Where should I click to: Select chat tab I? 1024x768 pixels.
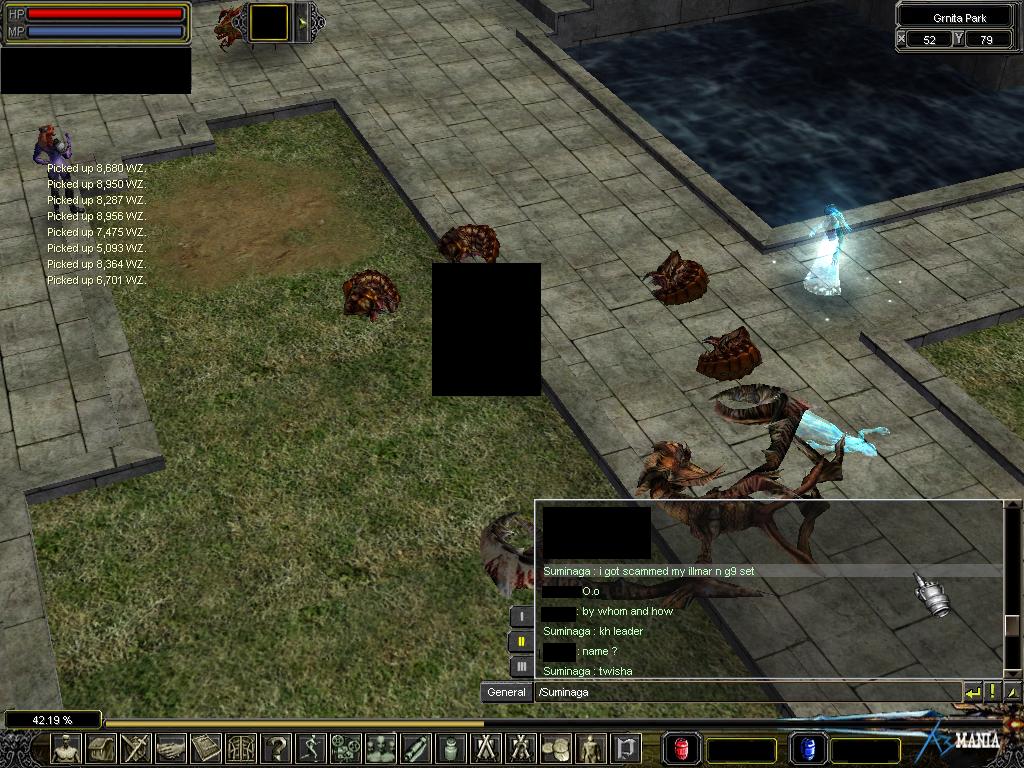point(520,617)
